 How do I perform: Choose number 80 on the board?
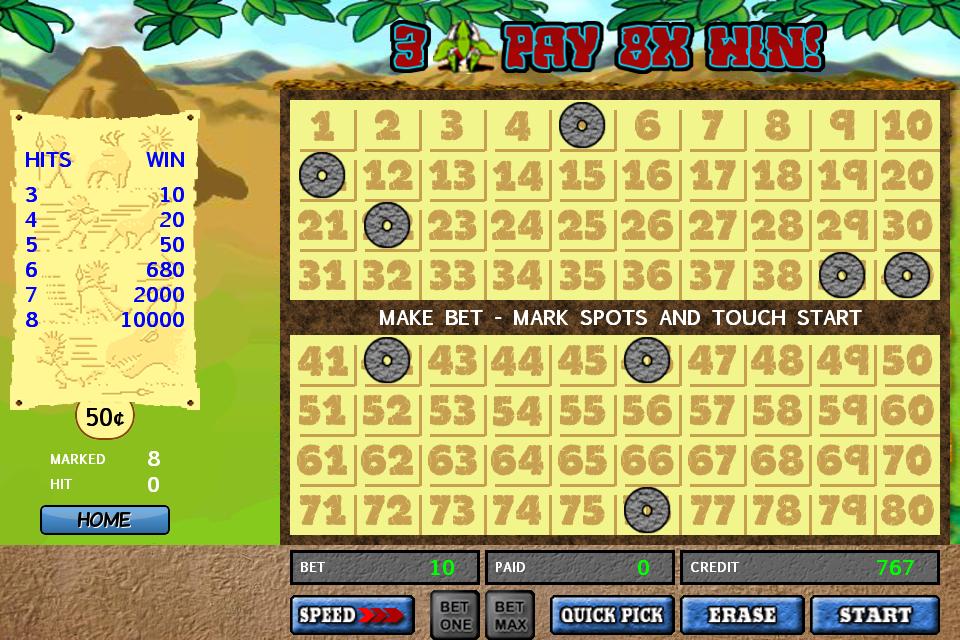907,510
